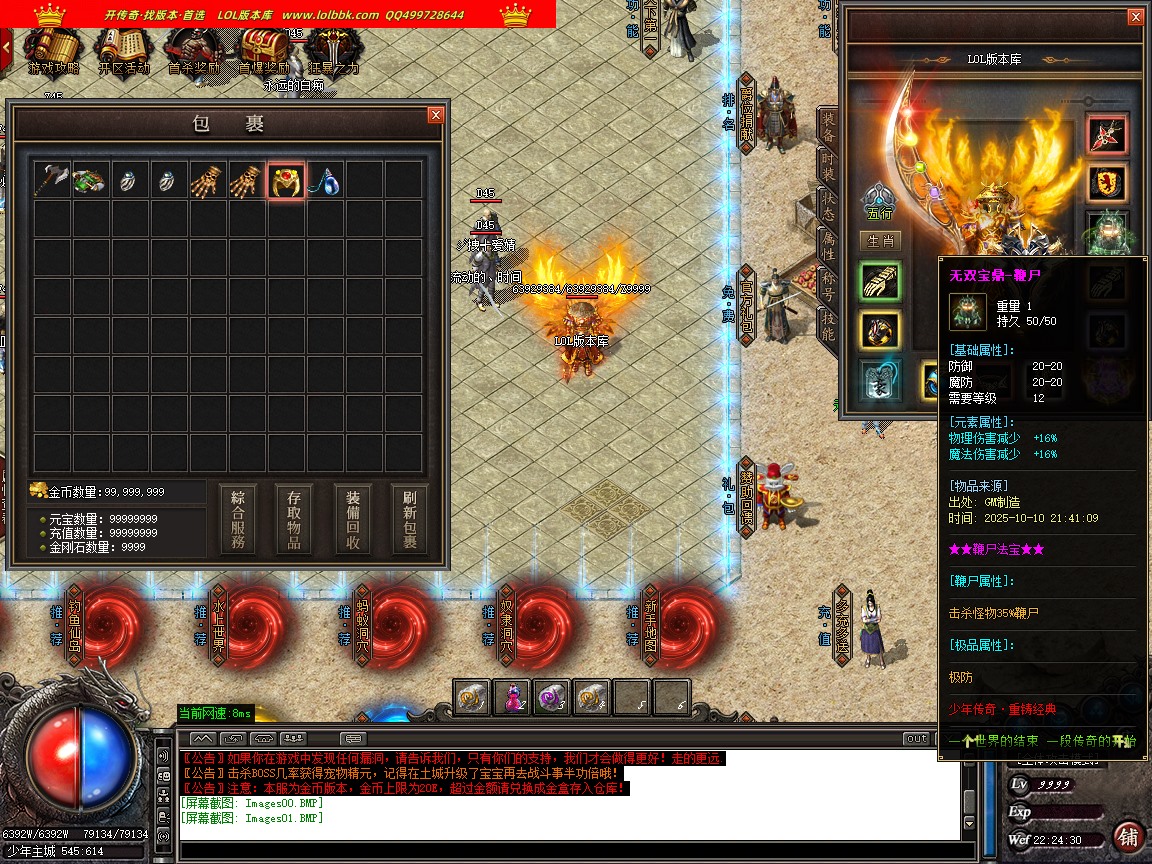The height and width of the screenshot is (864, 1152).
Task: Close the character equipment panel
Action: point(1134,17)
